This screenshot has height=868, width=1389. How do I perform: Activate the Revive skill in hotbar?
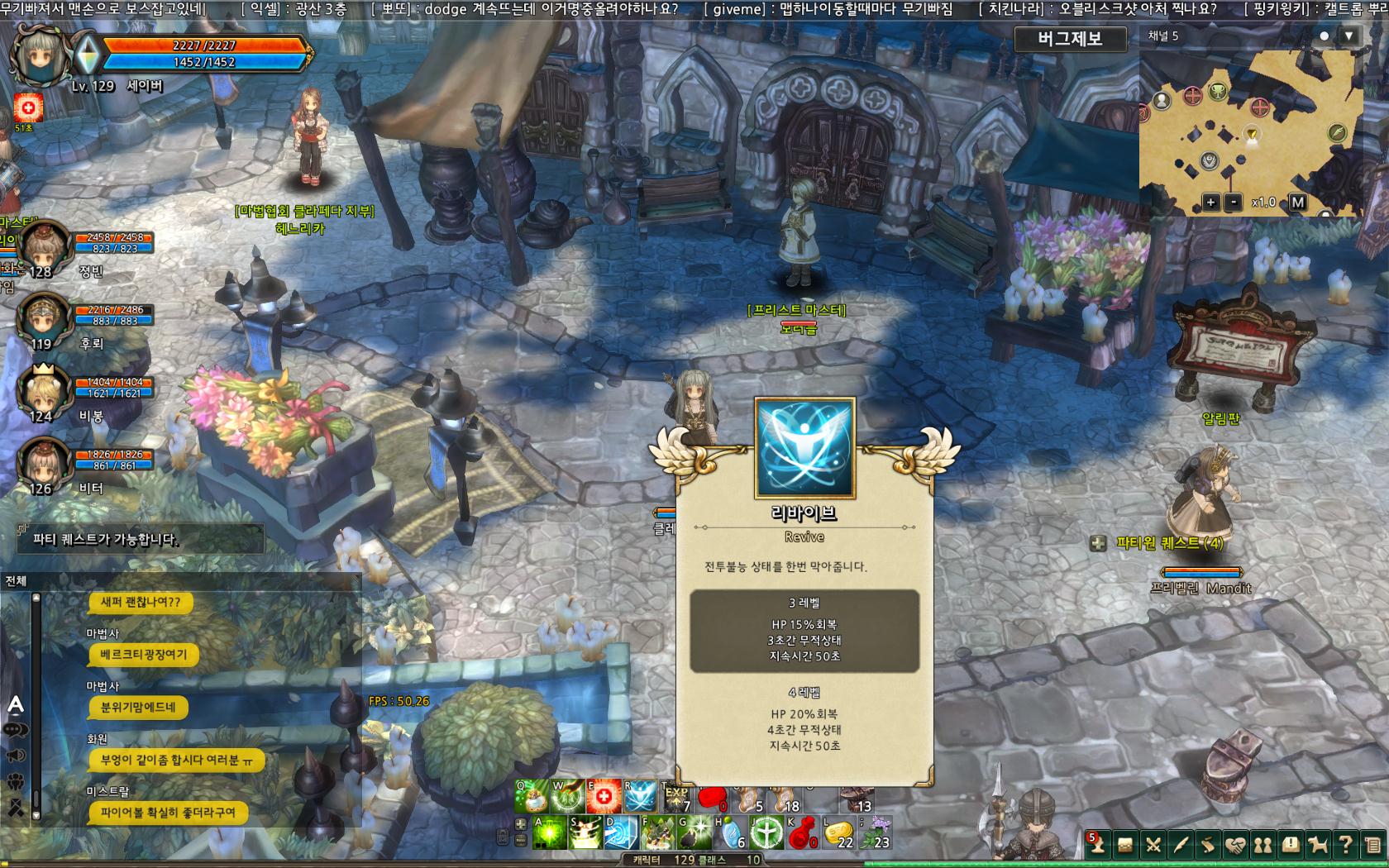[640, 797]
